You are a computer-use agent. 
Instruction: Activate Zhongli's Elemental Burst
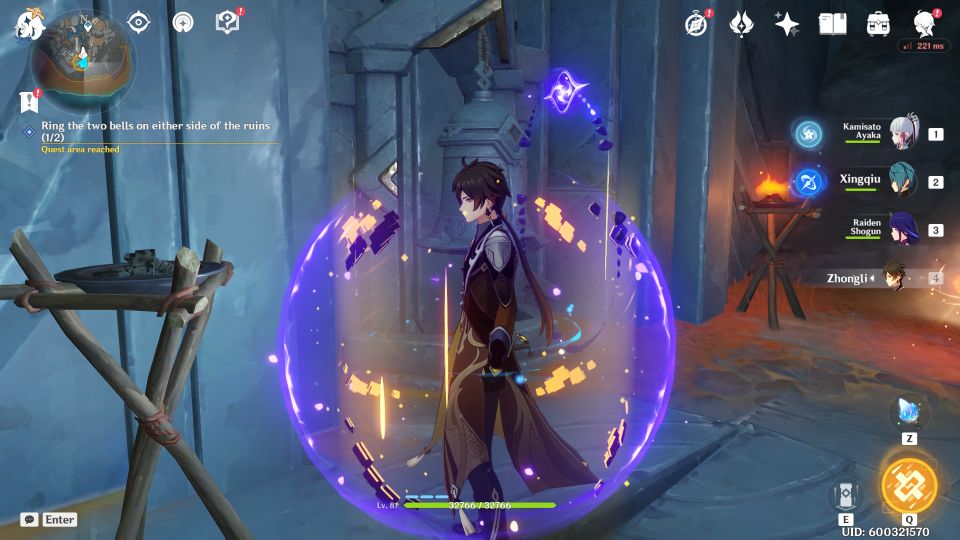pyautogui.click(x=909, y=485)
